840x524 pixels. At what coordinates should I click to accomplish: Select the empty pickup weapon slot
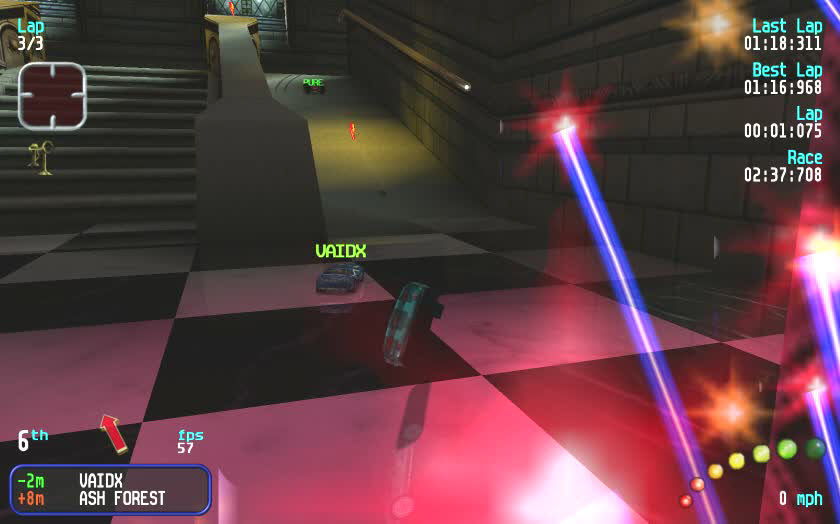(x=52, y=96)
